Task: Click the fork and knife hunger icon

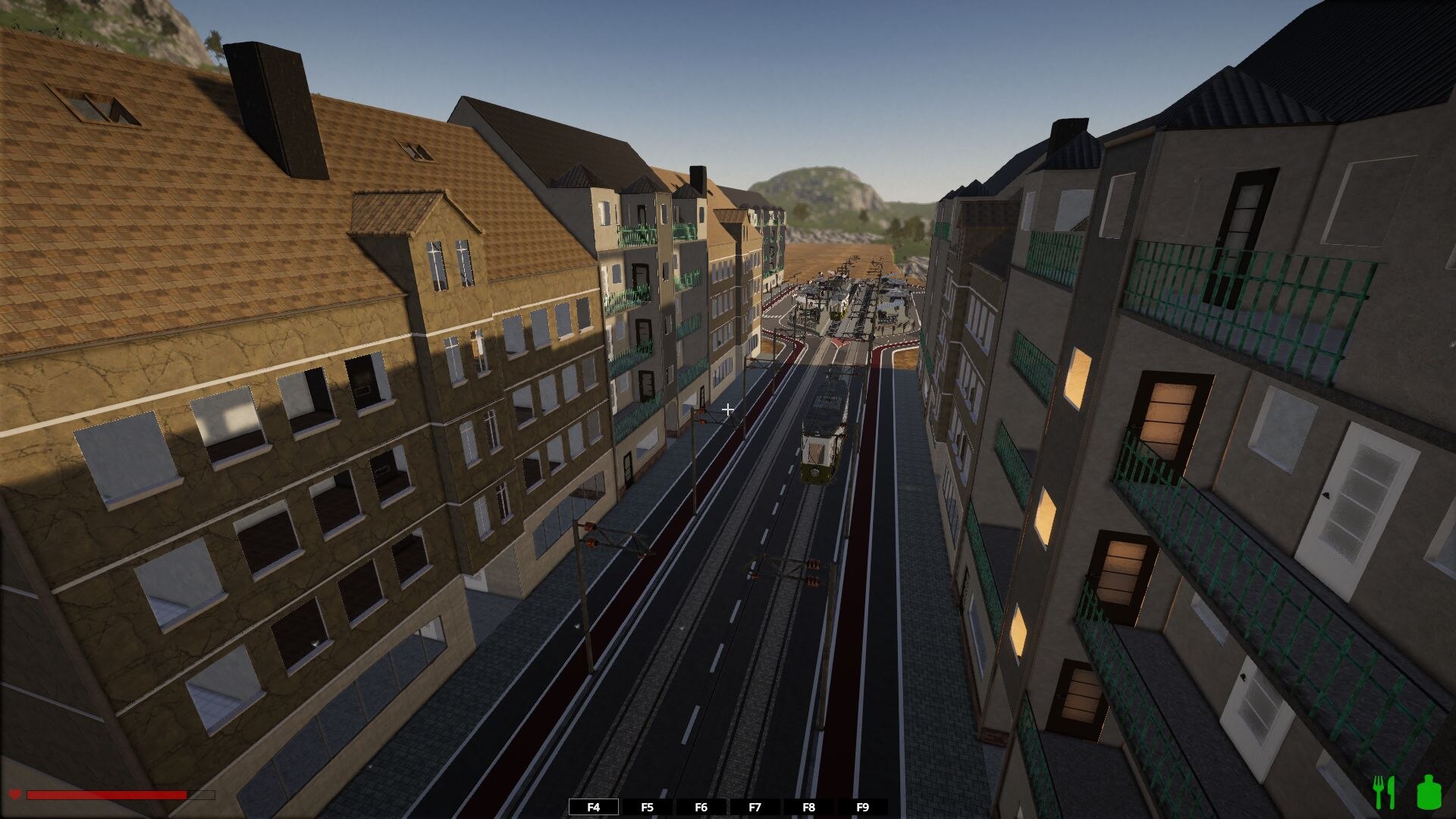Action: (x=1385, y=792)
